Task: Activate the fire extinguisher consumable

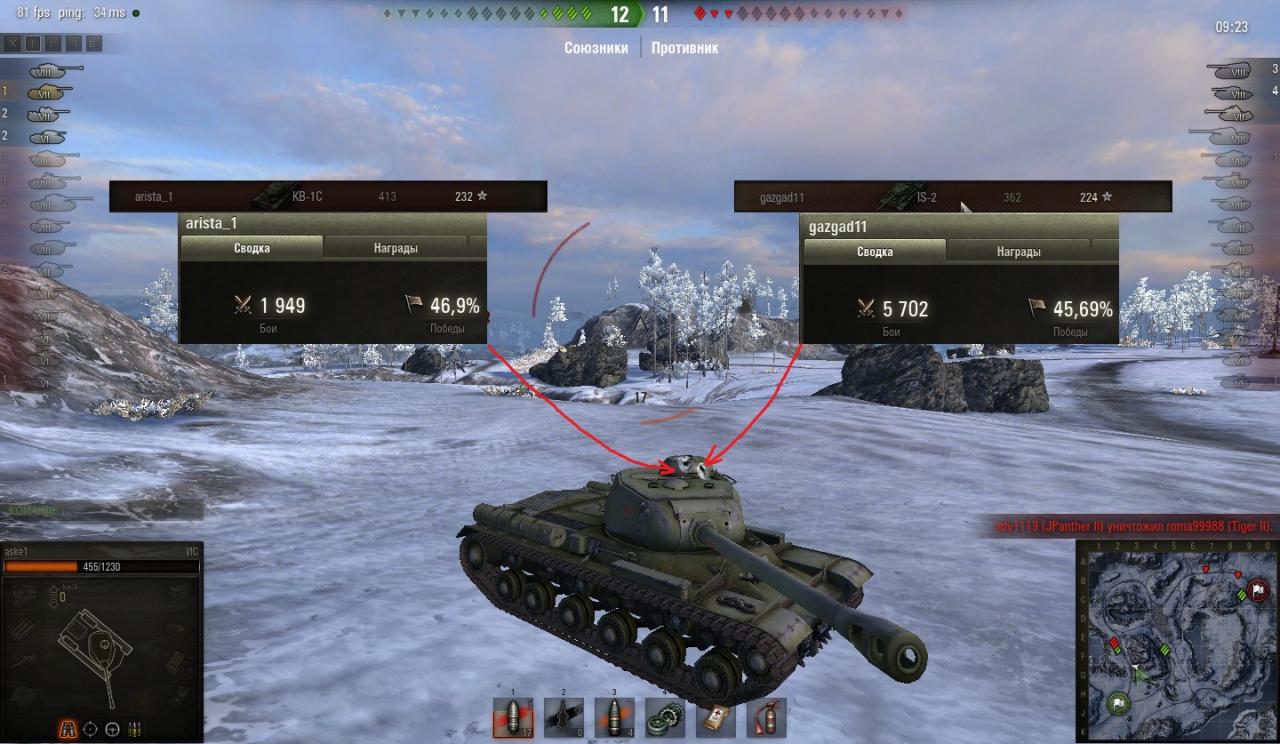Action: (x=766, y=717)
